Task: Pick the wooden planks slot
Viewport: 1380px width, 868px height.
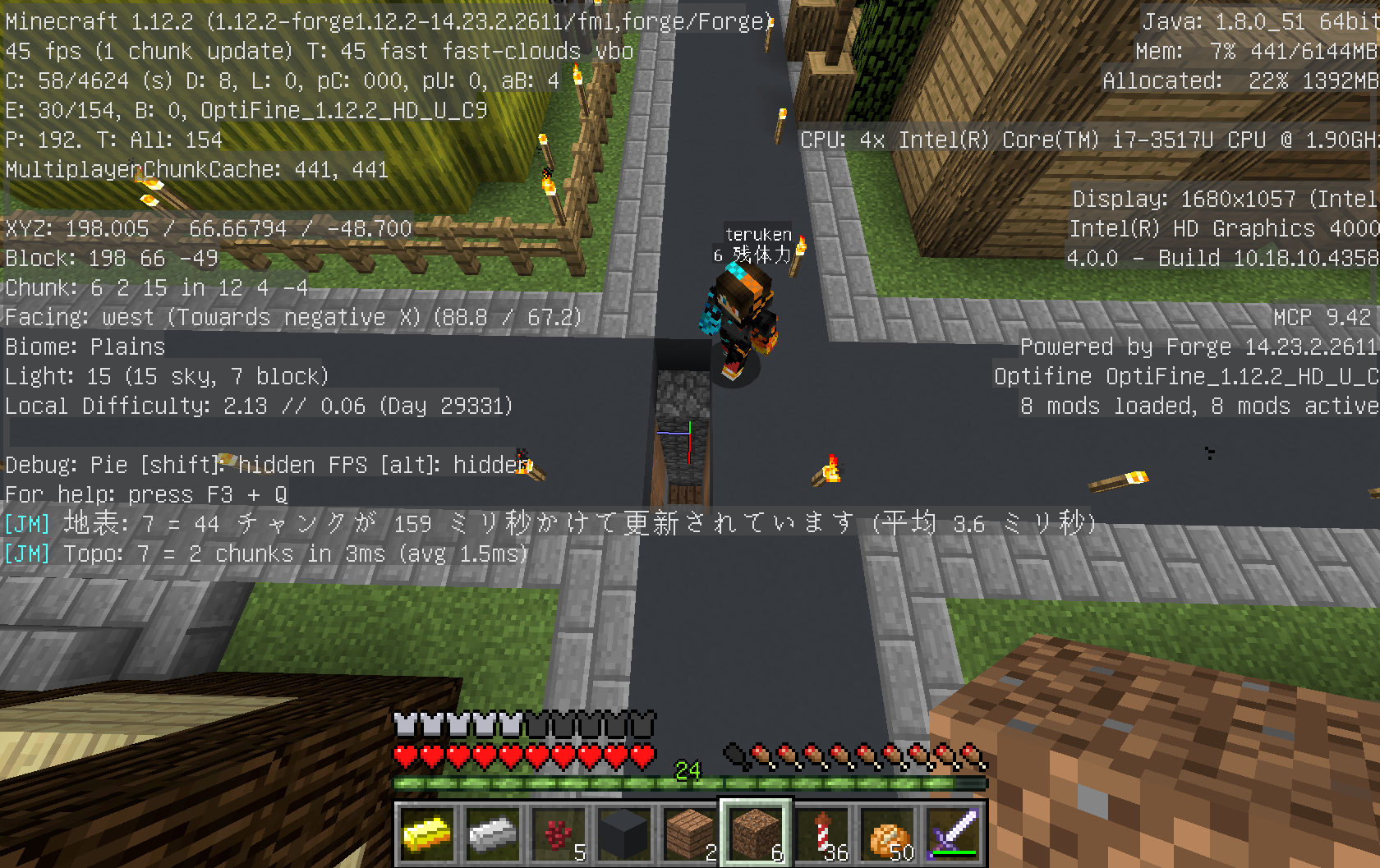Action: click(690, 834)
